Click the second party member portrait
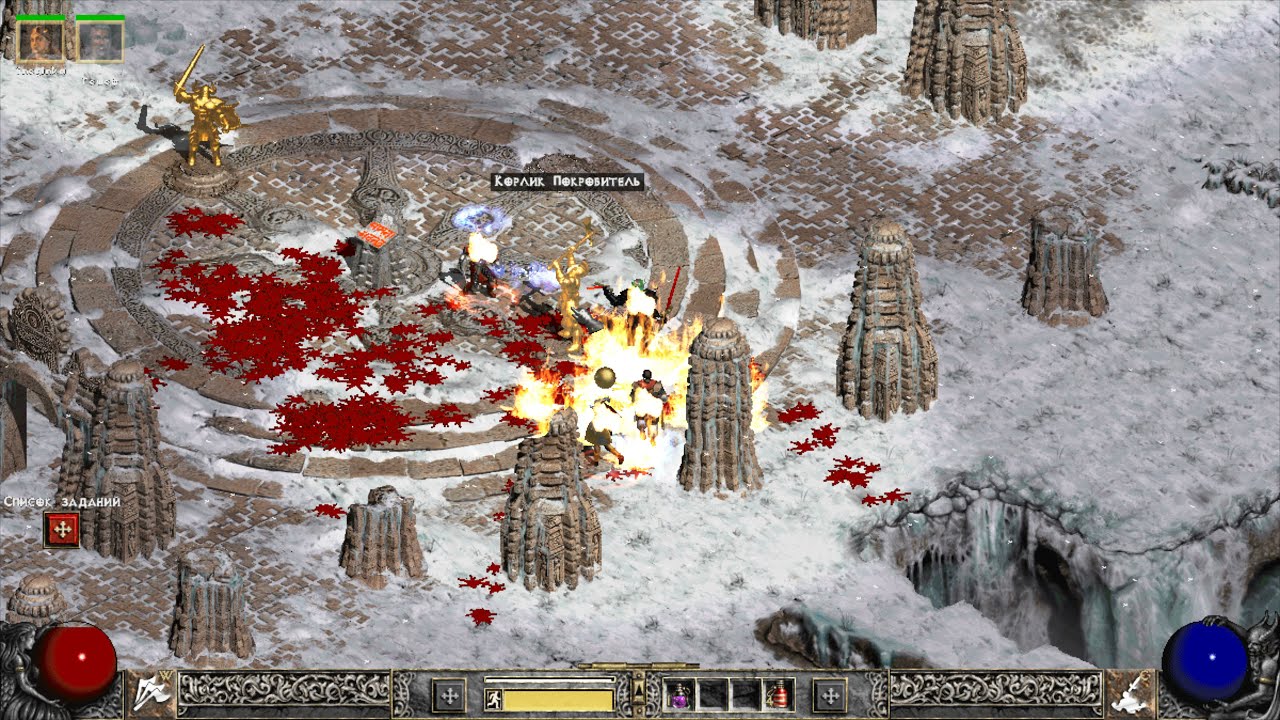The image size is (1280, 720). pyautogui.click(x=100, y=41)
